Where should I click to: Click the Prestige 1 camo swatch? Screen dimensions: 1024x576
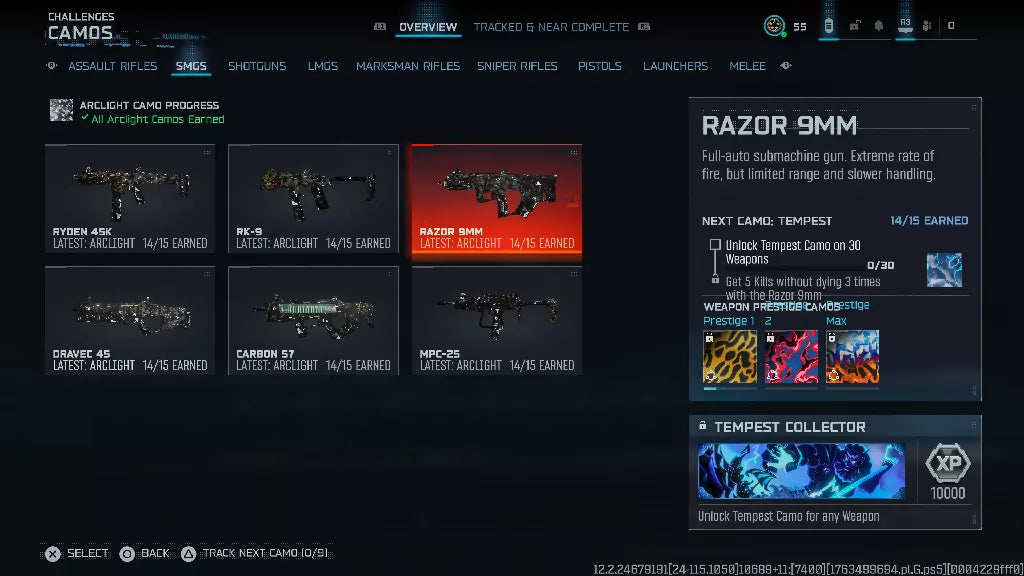(x=729, y=357)
